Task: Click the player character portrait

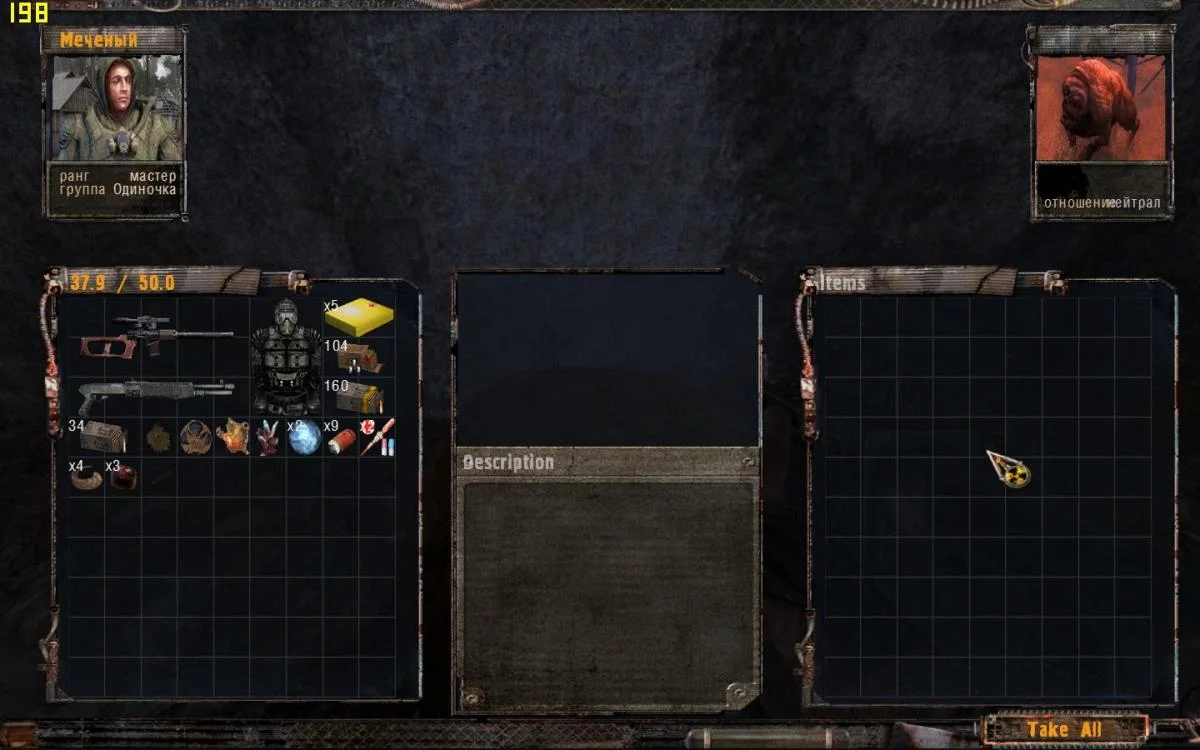Action: pyautogui.click(x=115, y=108)
